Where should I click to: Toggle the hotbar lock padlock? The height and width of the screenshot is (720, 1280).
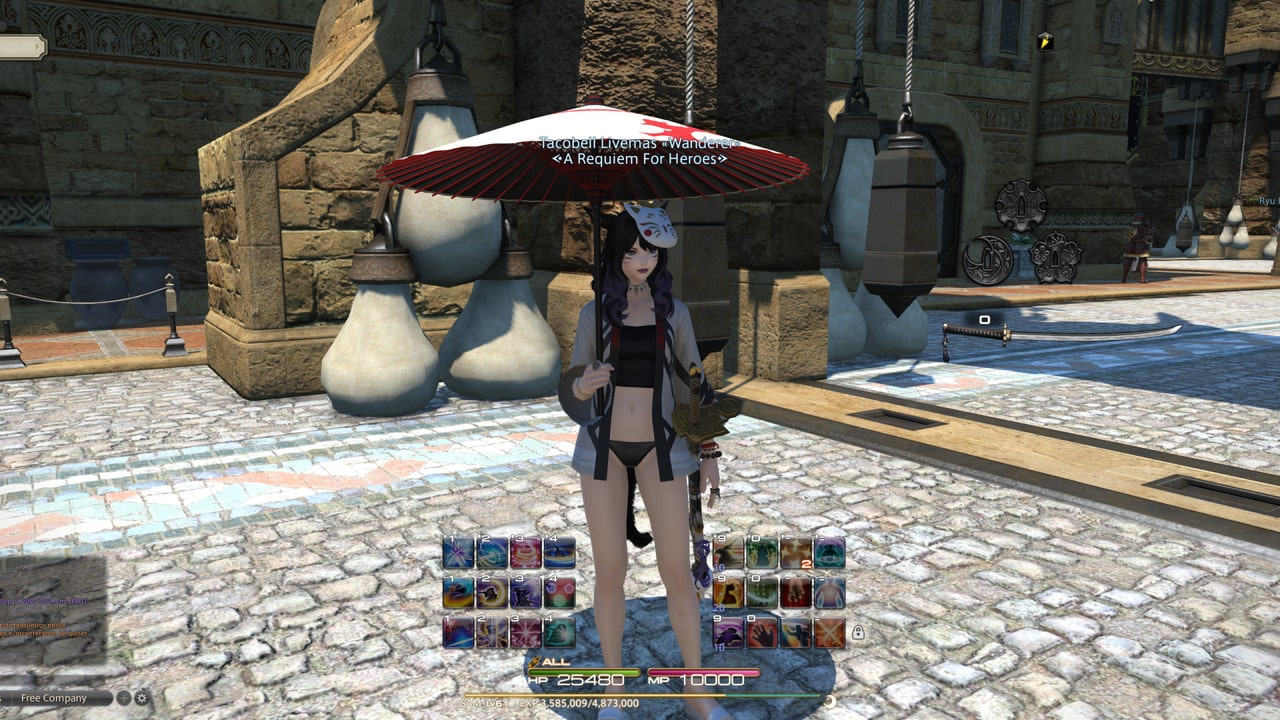858,631
